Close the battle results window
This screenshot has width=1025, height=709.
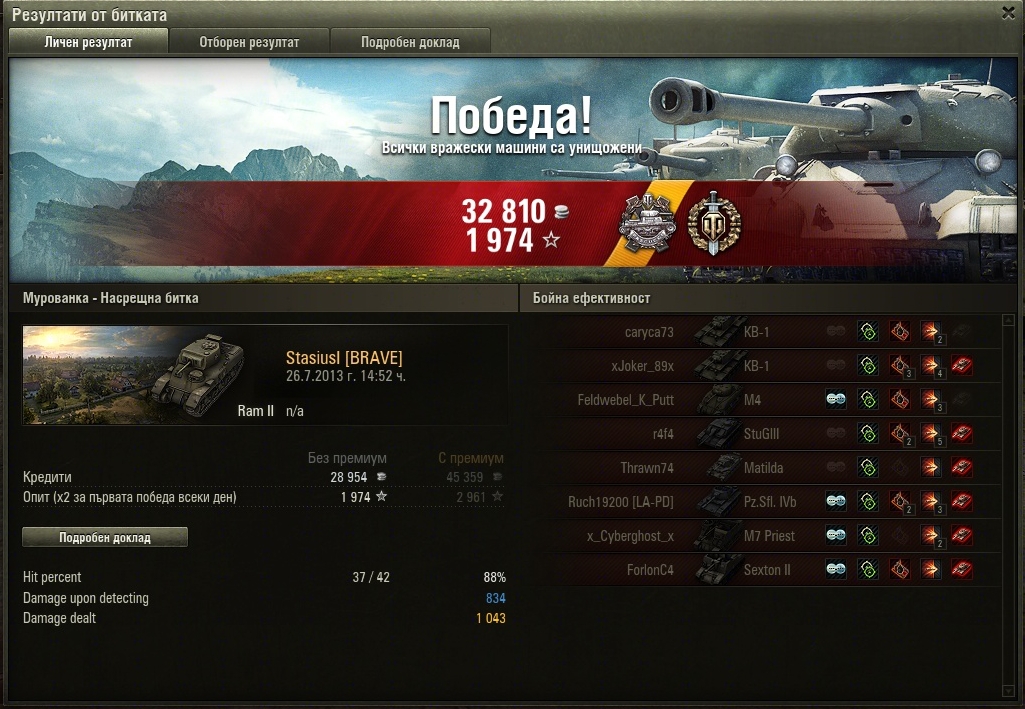click(1007, 13)
